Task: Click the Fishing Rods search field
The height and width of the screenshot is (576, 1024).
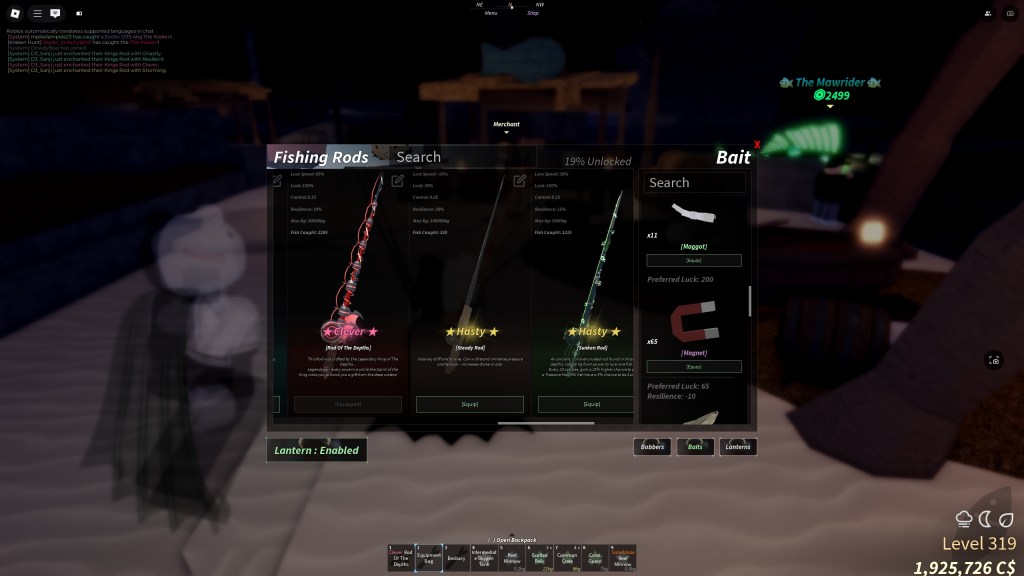Action: (x=460, y=157)
